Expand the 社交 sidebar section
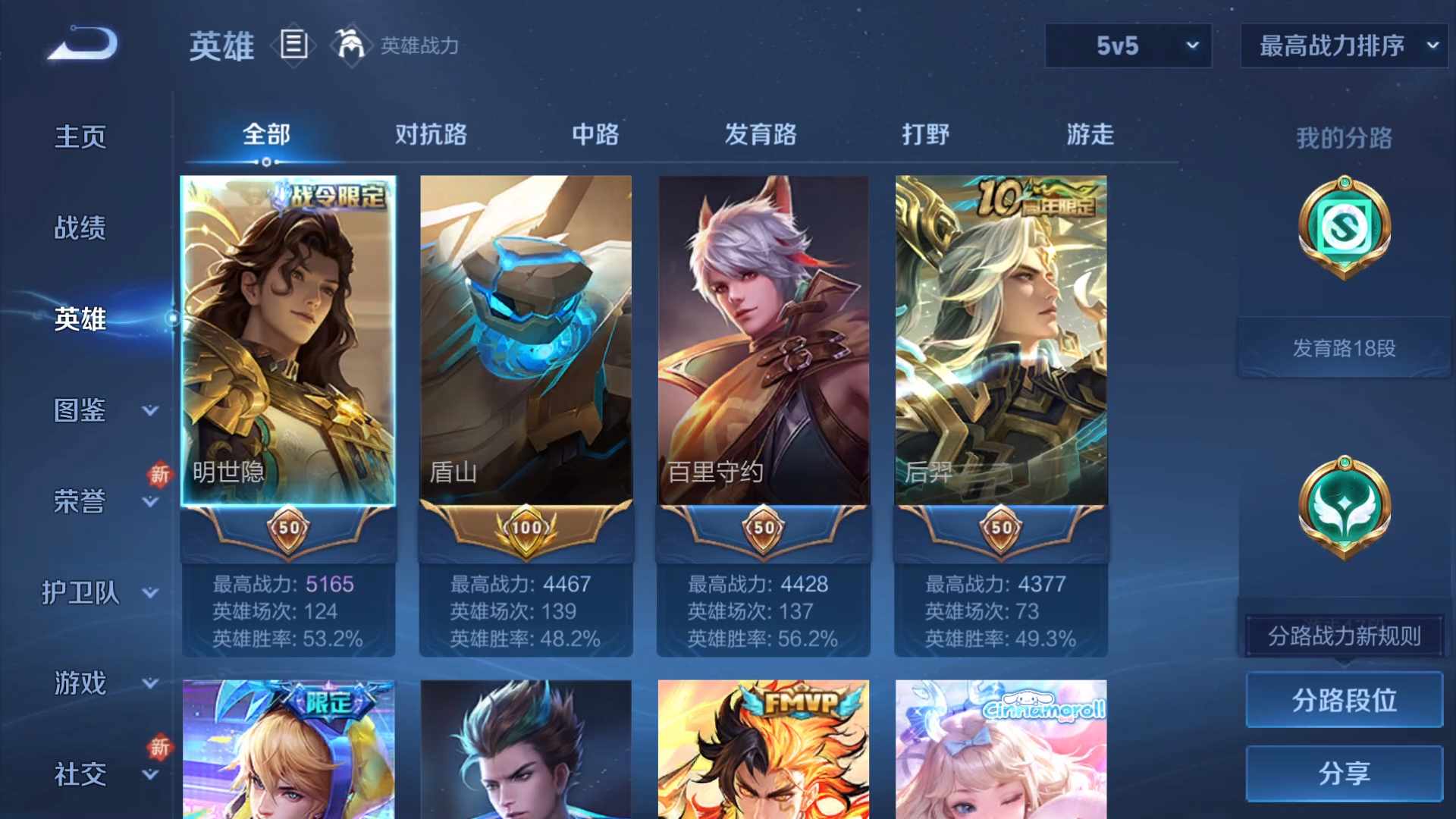Viewport: 1456px width, 819px height. (80, 775)
